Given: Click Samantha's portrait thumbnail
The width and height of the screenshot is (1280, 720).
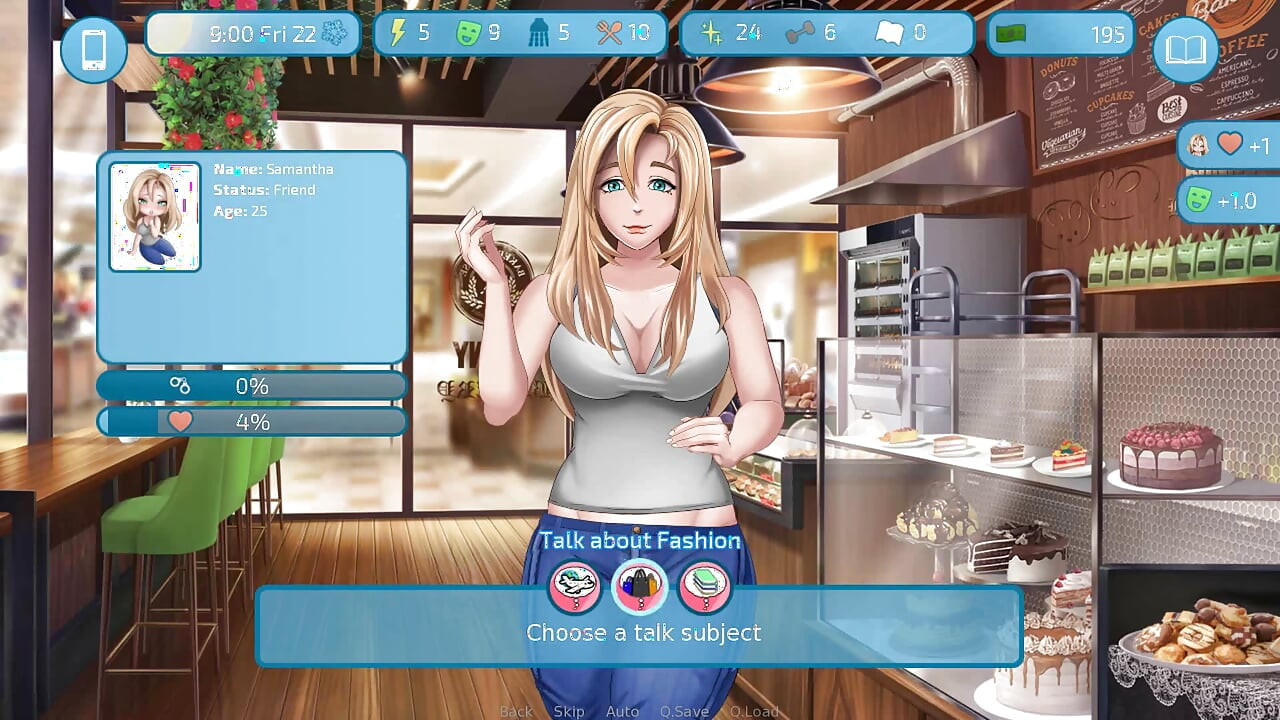Looking at the screenshot, I should (x=155, y=217).
